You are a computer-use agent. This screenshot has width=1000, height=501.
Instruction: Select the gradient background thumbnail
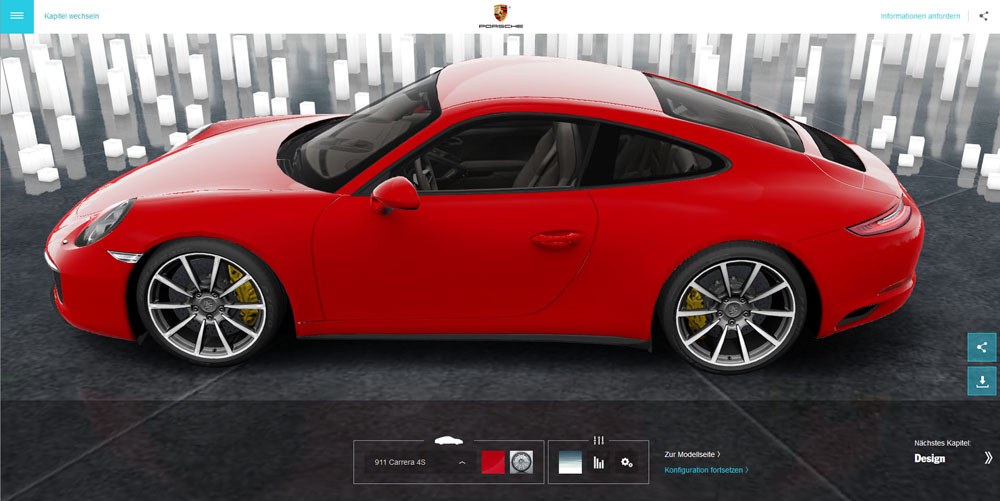coord(570,462)
